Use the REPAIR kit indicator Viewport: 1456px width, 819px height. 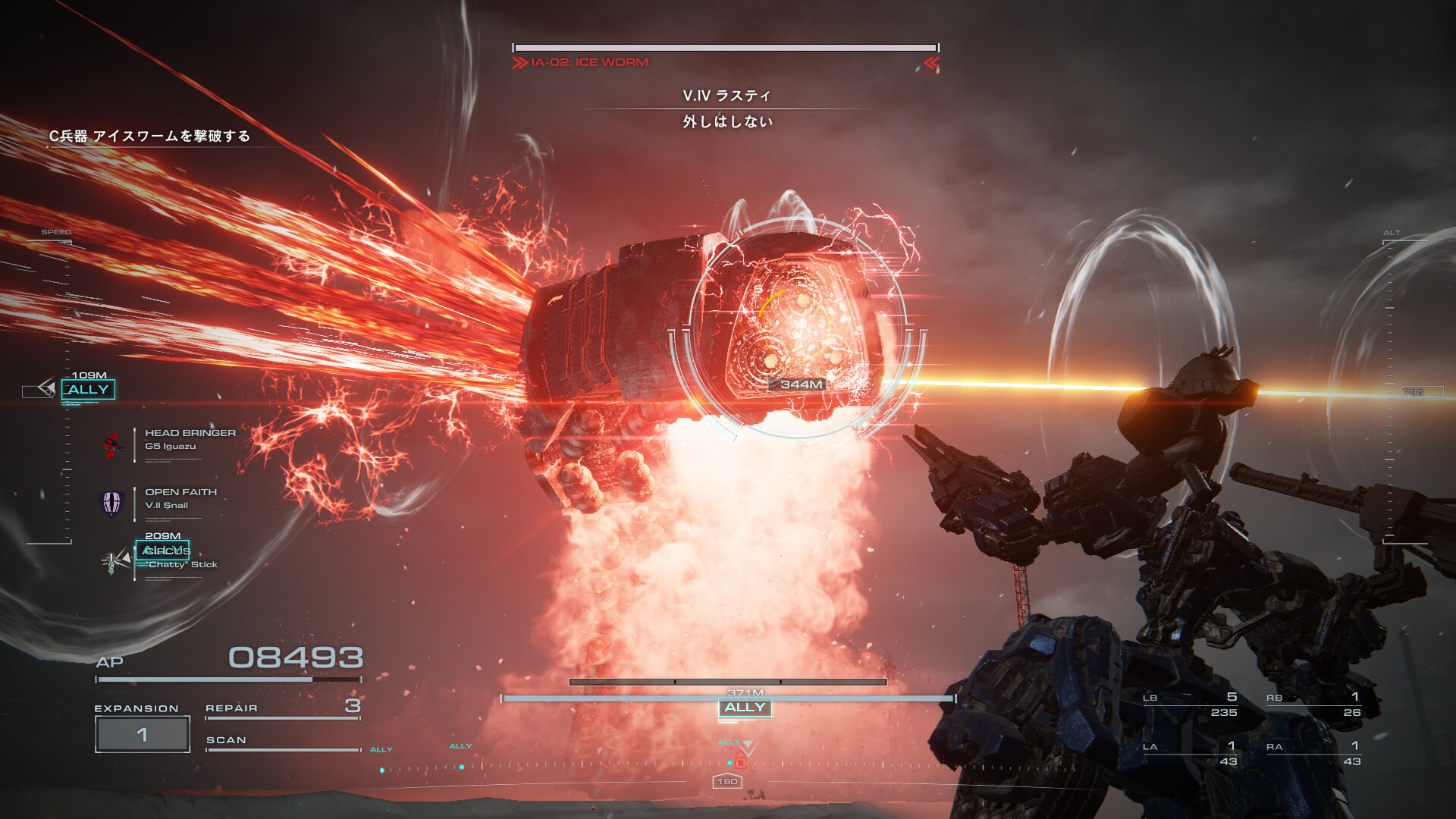click(282, 708)
